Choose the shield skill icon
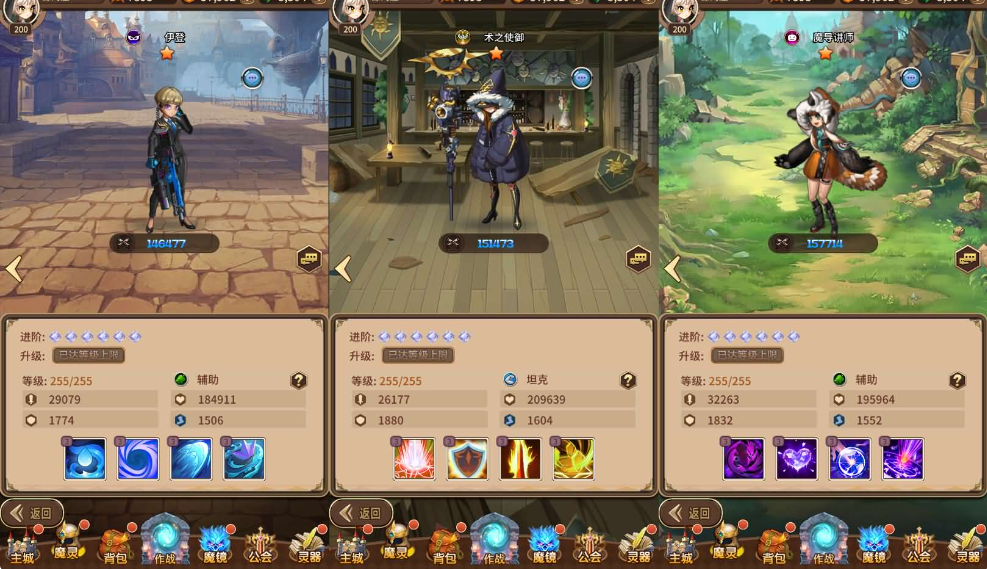This screenshot has height=569, width=987. (467, 459)
